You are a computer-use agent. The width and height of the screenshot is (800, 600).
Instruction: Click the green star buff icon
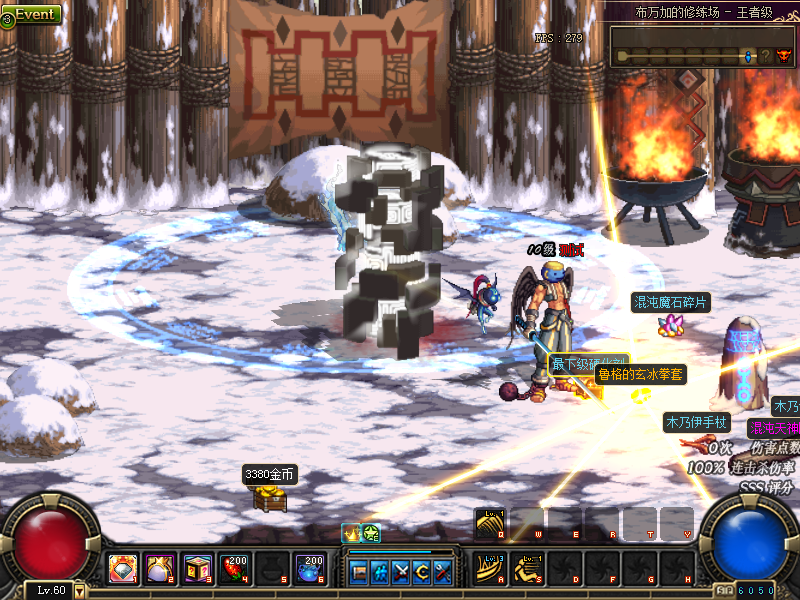pyautogui.click(x=370, y=534)
